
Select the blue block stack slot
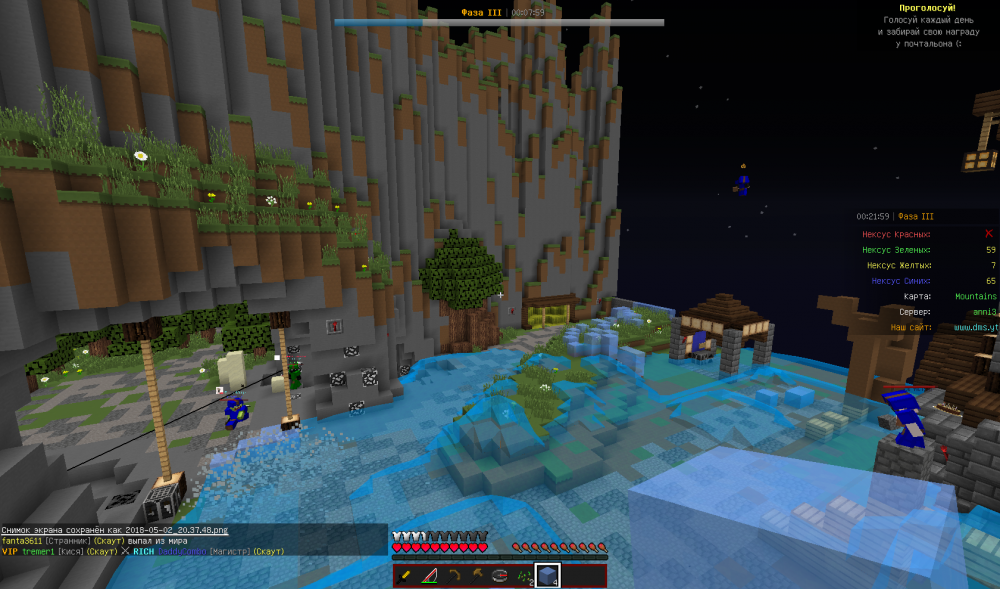point(546,576)
